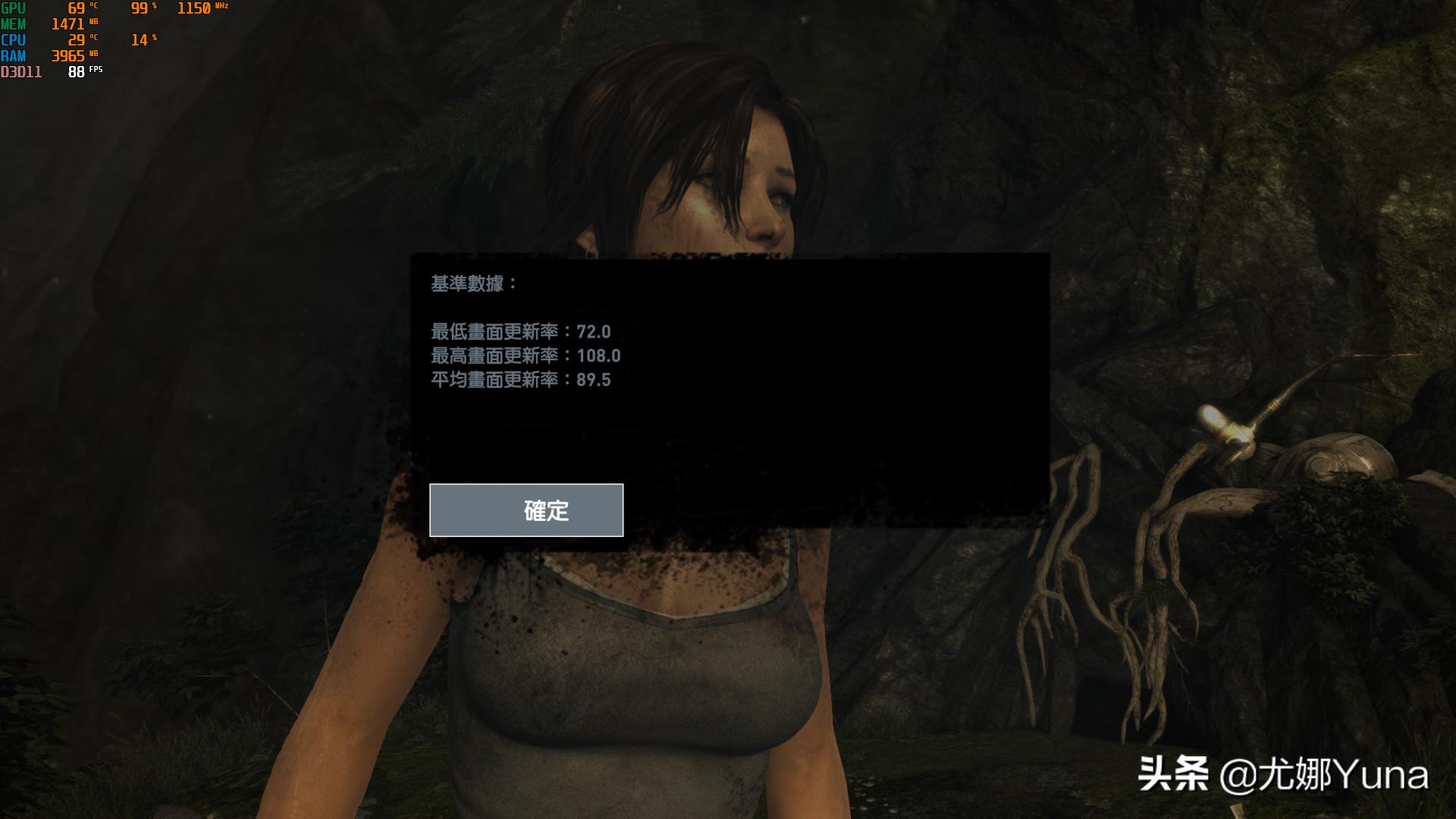
Task: Select the RAM indicator in the overlay
Action: point(14,55)
